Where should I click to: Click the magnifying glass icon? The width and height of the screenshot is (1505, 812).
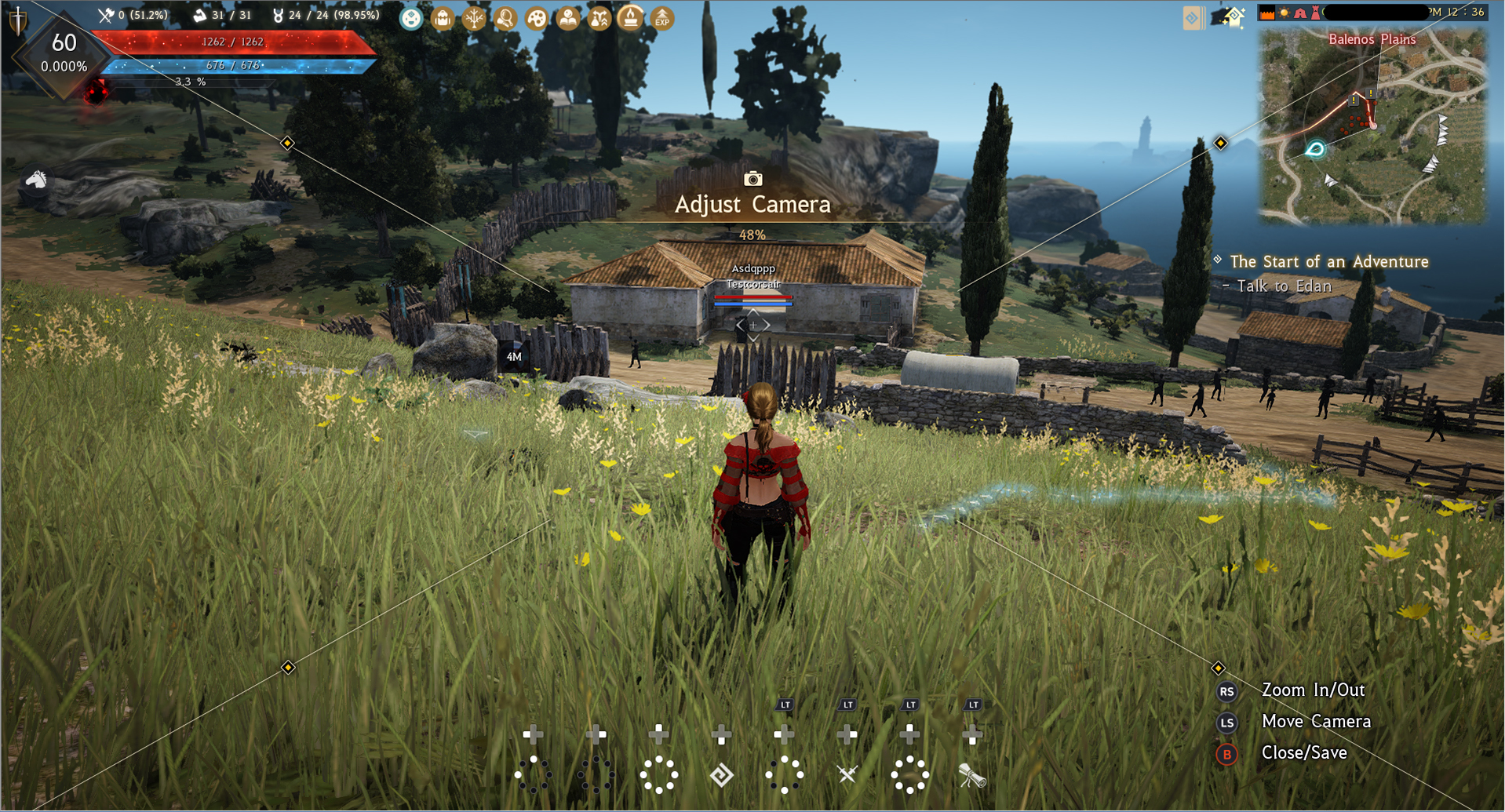(505, 18)
